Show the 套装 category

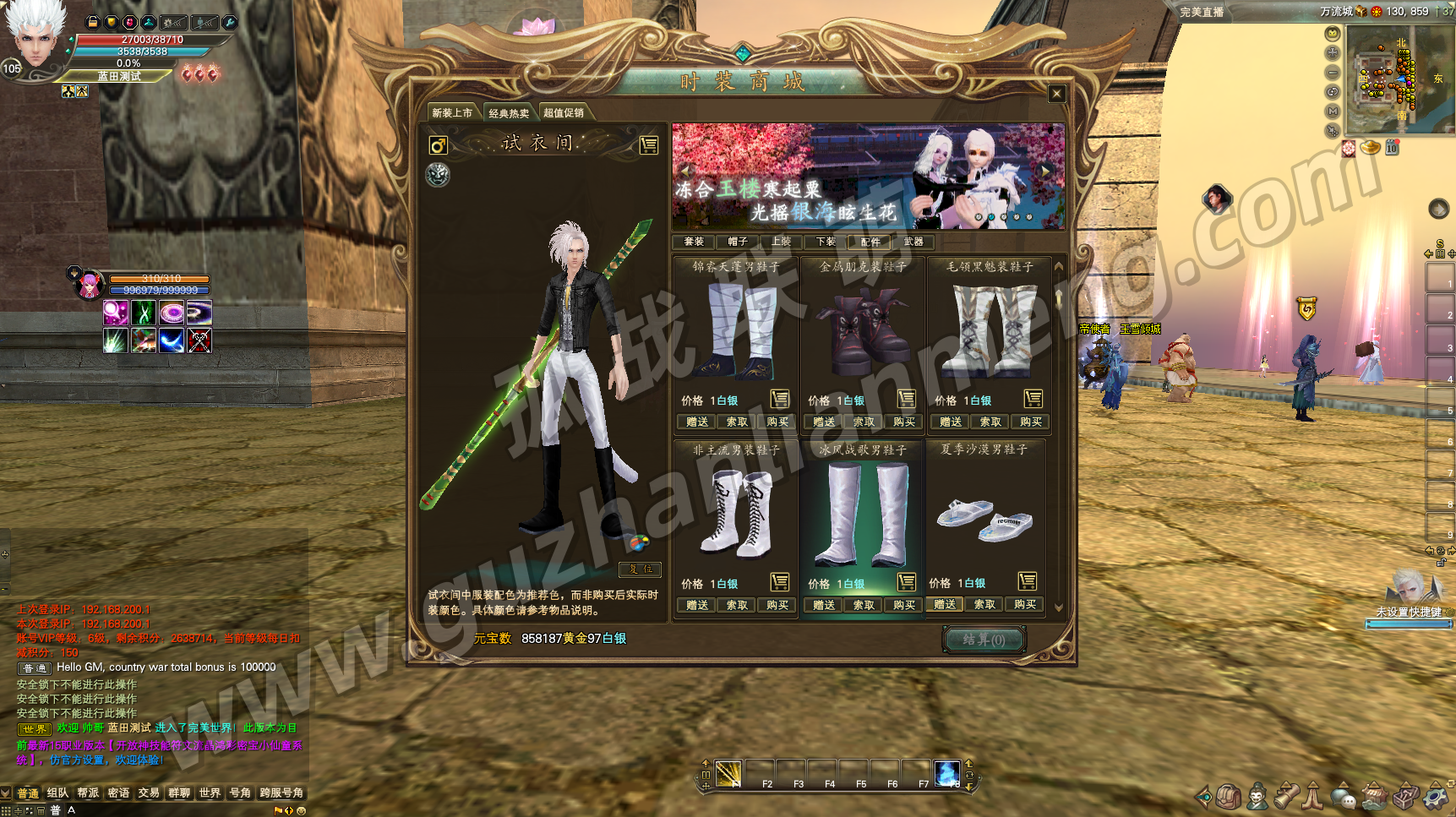pyautogui.click(x=694, y=242)
